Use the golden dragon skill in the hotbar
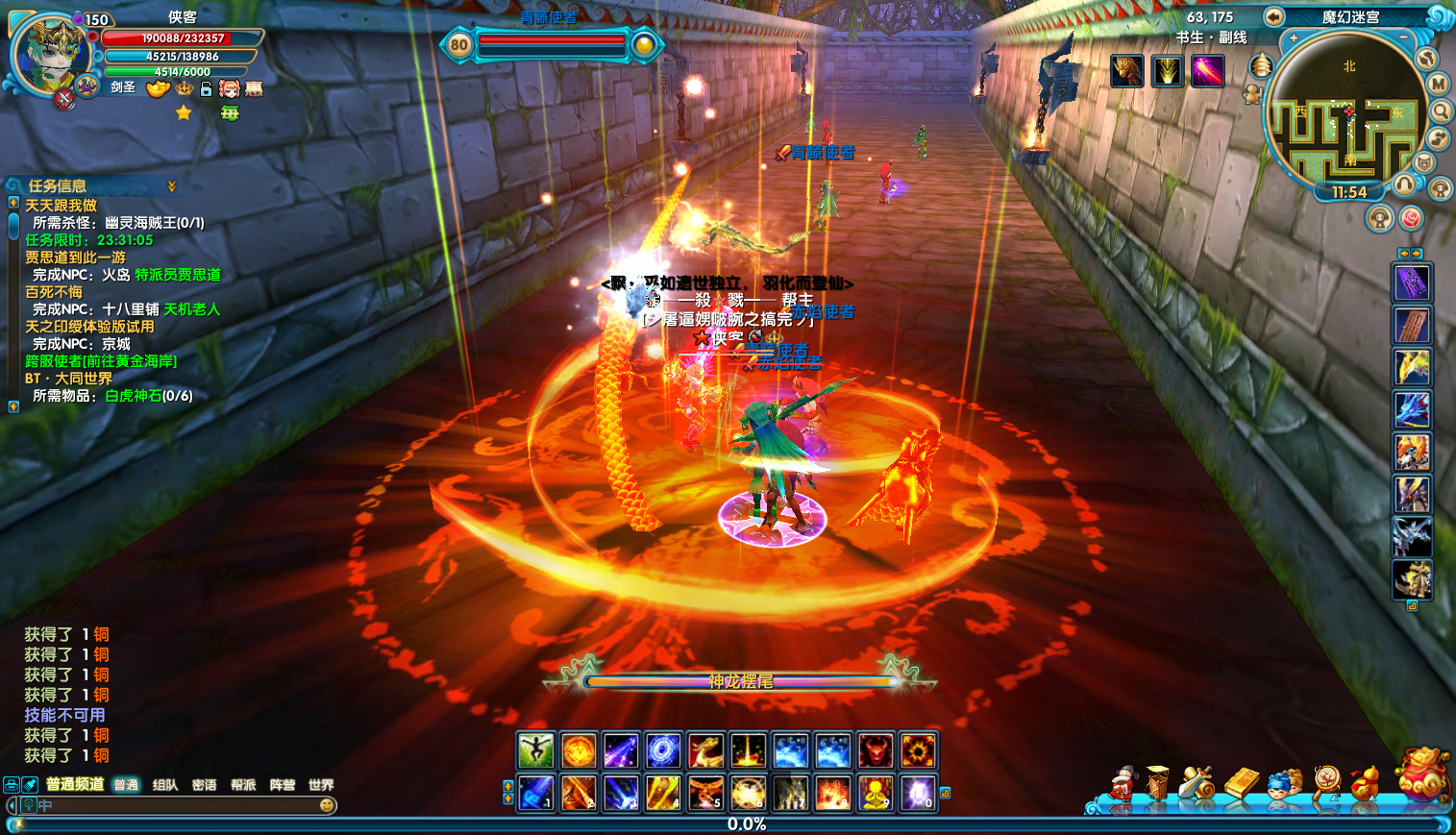 (x=705, y=750)
